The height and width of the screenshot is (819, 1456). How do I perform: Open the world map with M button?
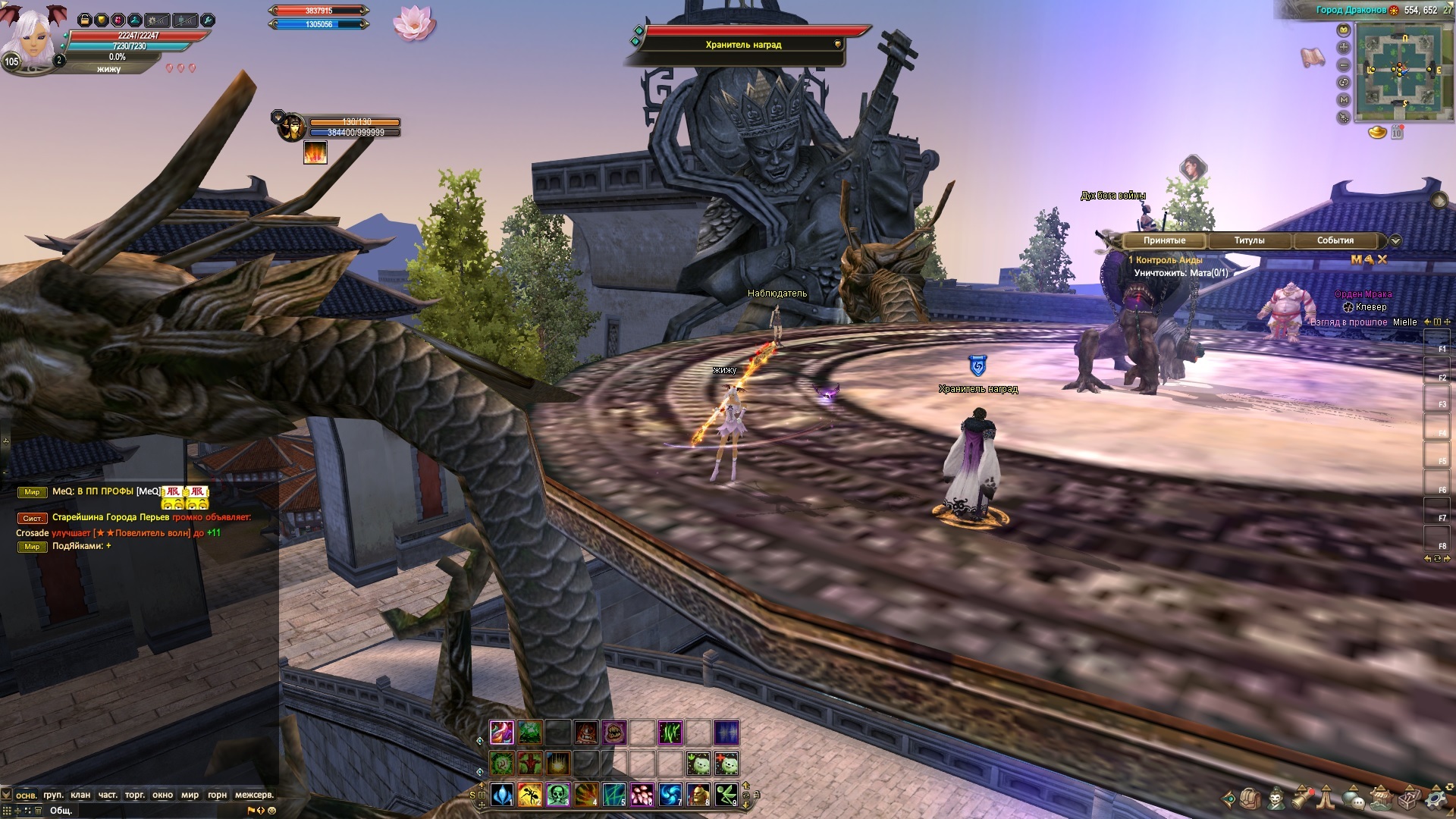(x=1344, y=99)
